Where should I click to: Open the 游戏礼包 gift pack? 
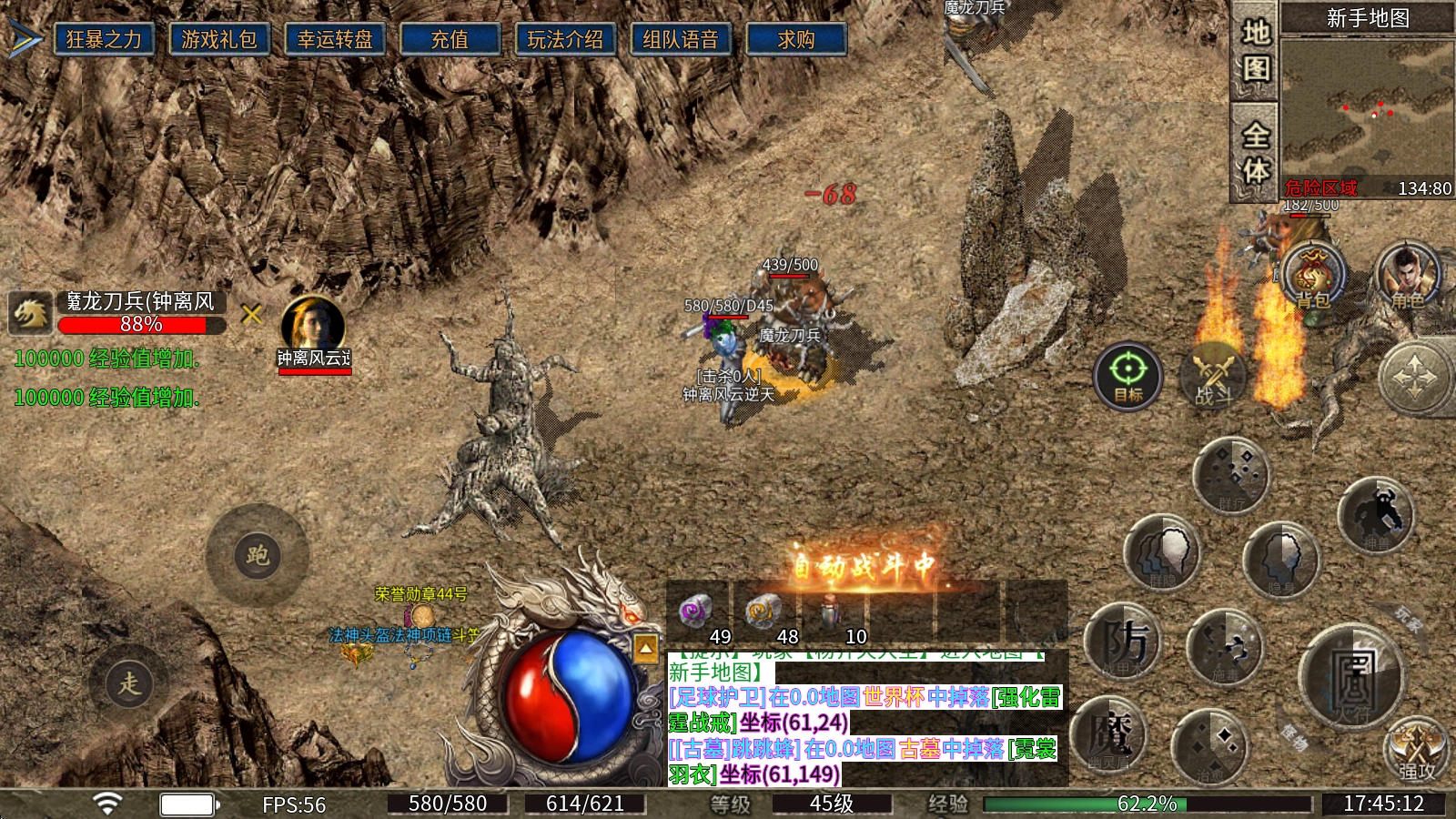click(x=219, y=40)
